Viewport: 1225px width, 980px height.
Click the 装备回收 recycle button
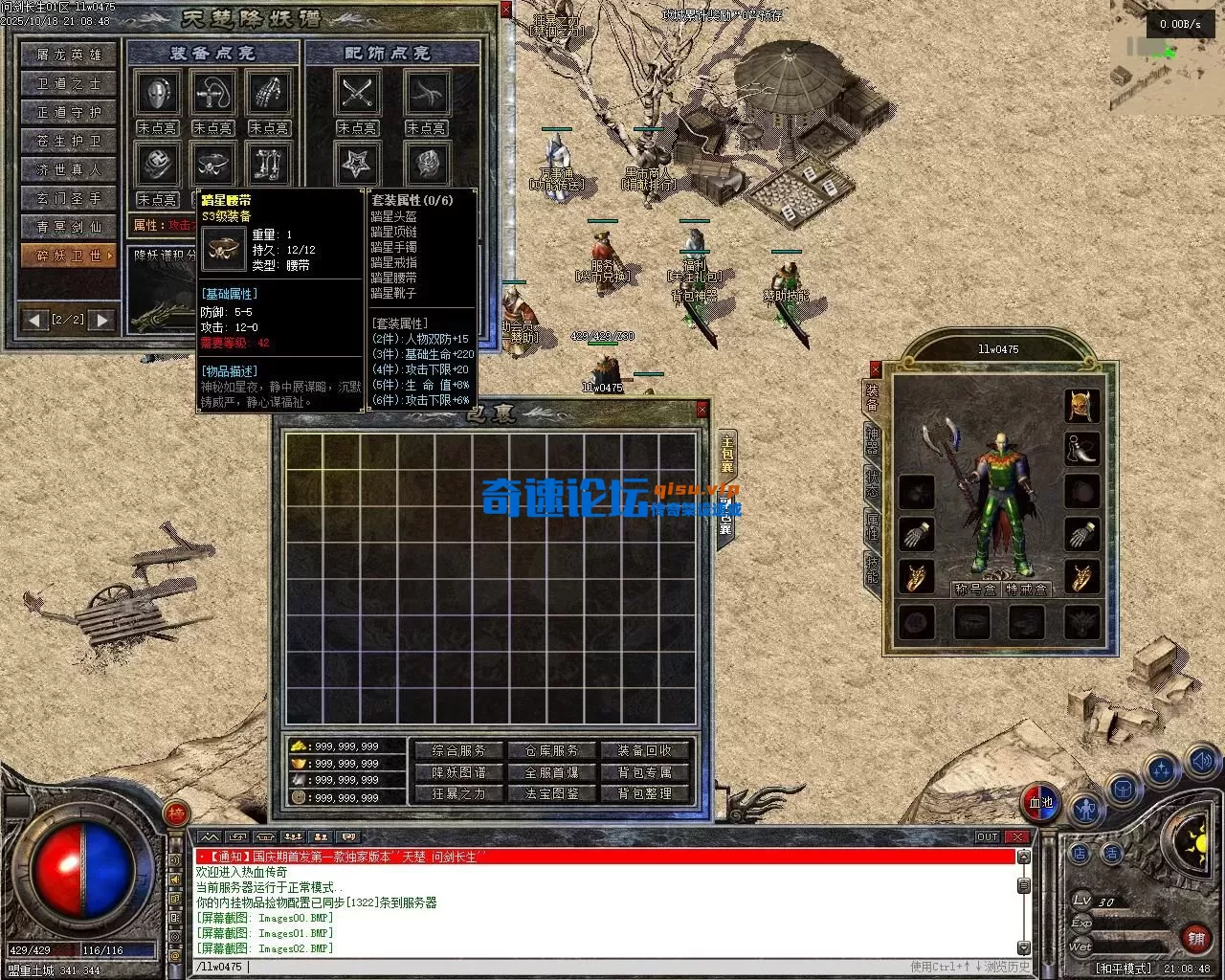pos(645,751)
